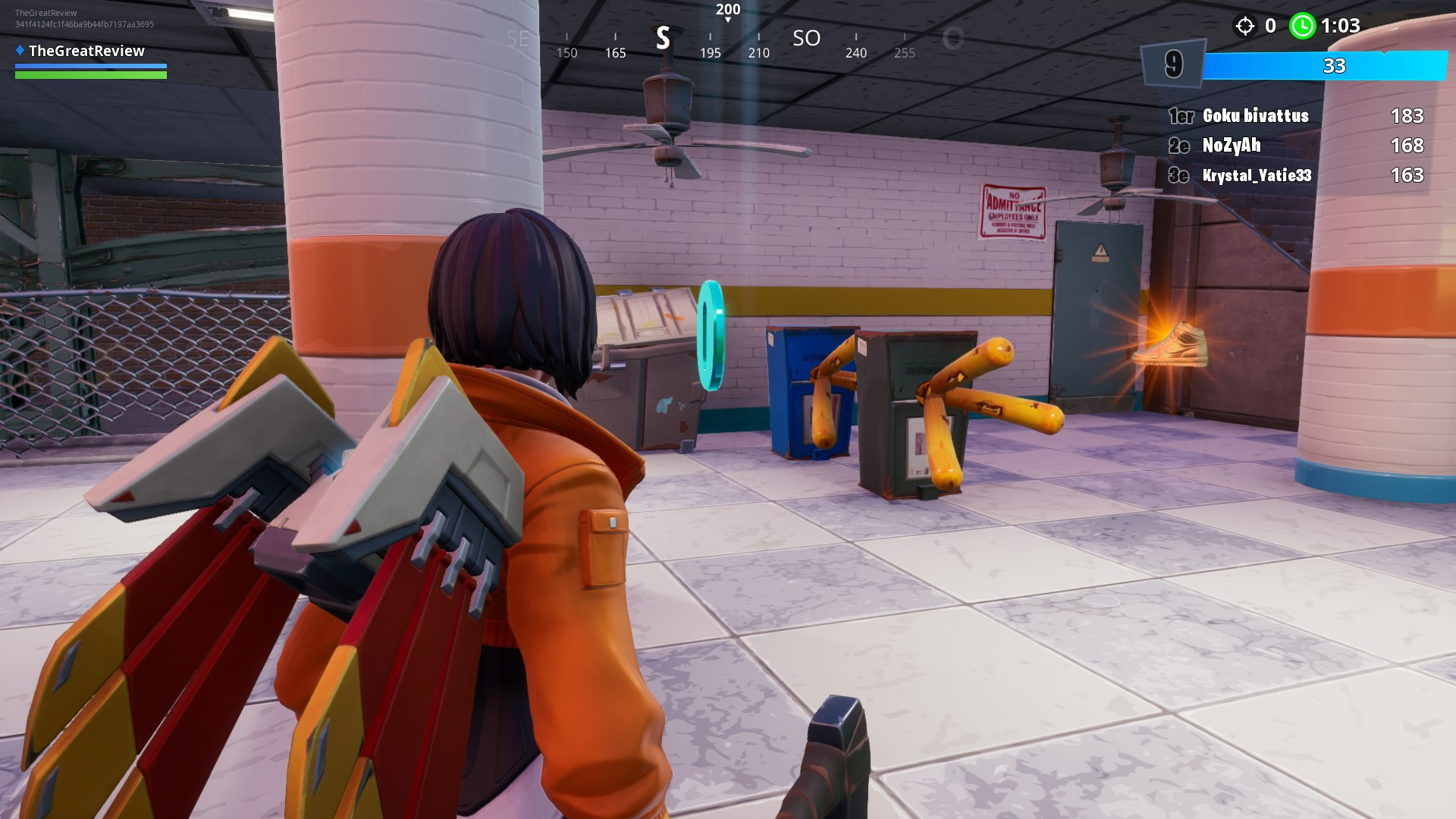Click the green health bar
The width and height of the screenshot is (1456, 819).
91,75
